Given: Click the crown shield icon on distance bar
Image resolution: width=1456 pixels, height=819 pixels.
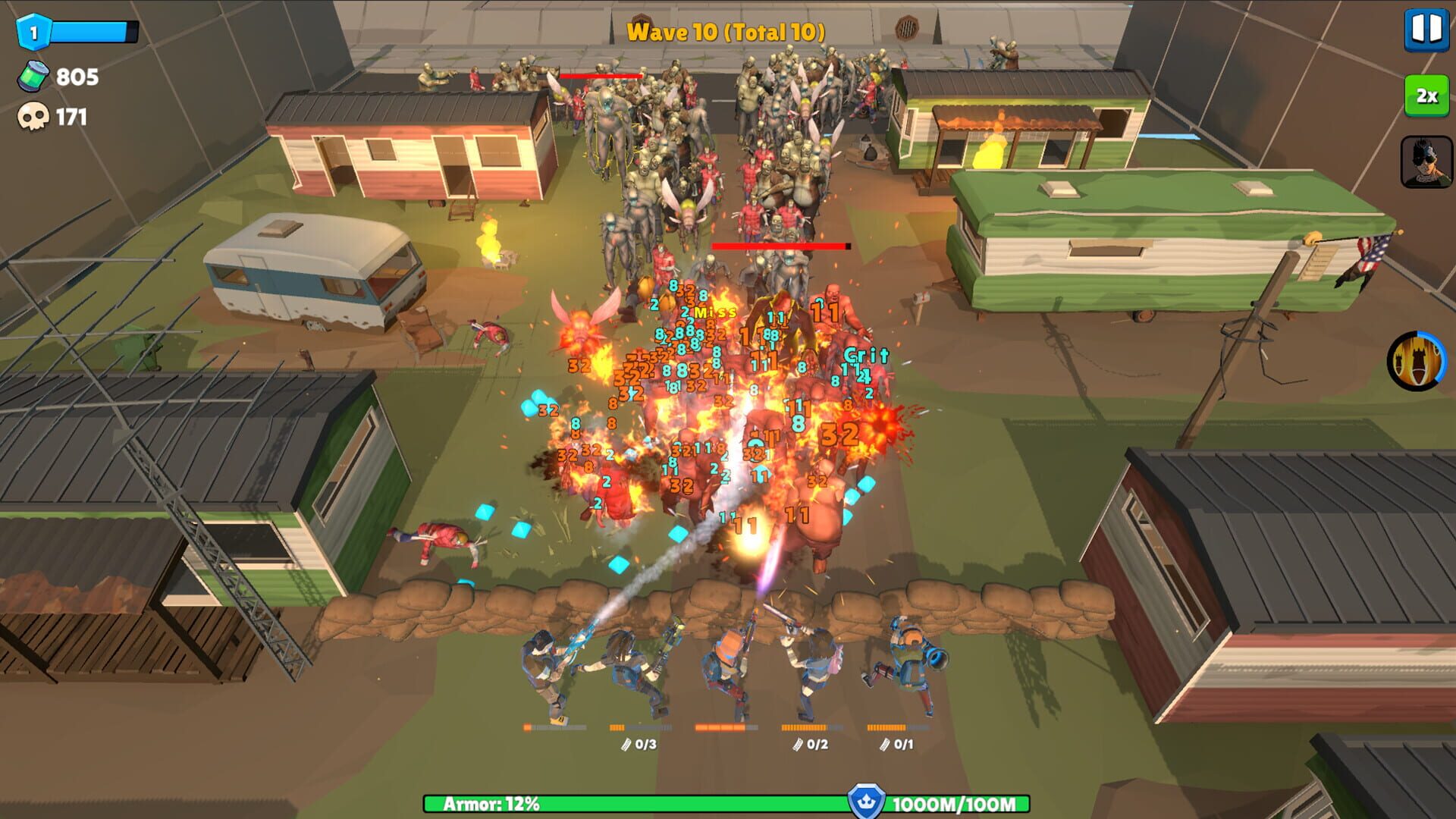Looking at the screenshot, I should (866, 799).
